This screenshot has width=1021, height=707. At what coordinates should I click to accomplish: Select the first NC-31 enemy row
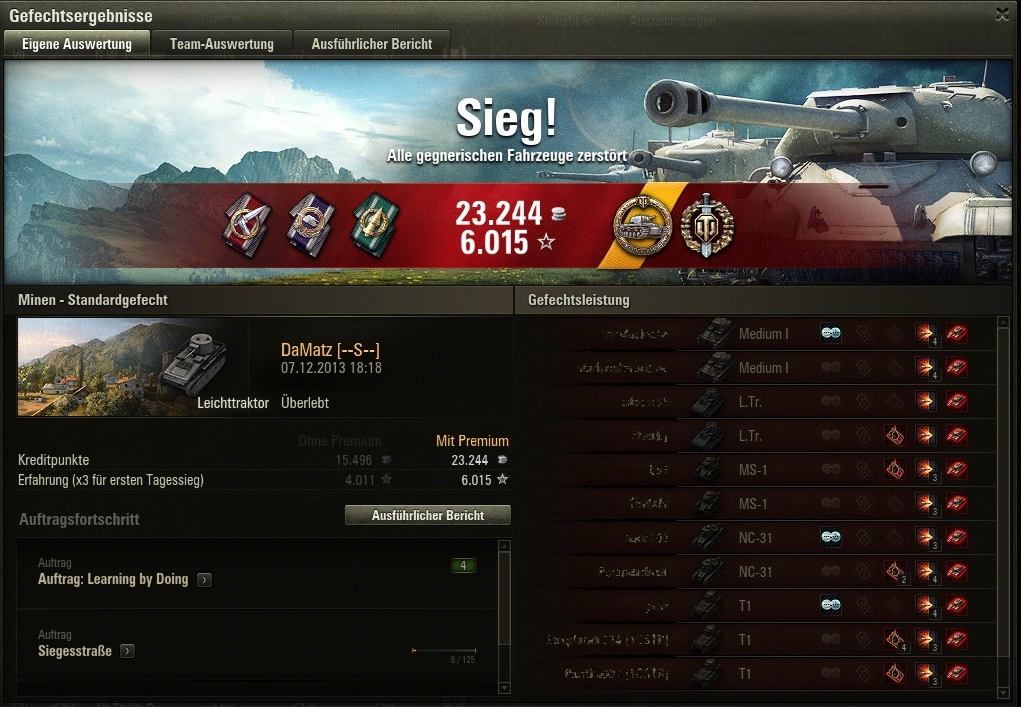760,538
